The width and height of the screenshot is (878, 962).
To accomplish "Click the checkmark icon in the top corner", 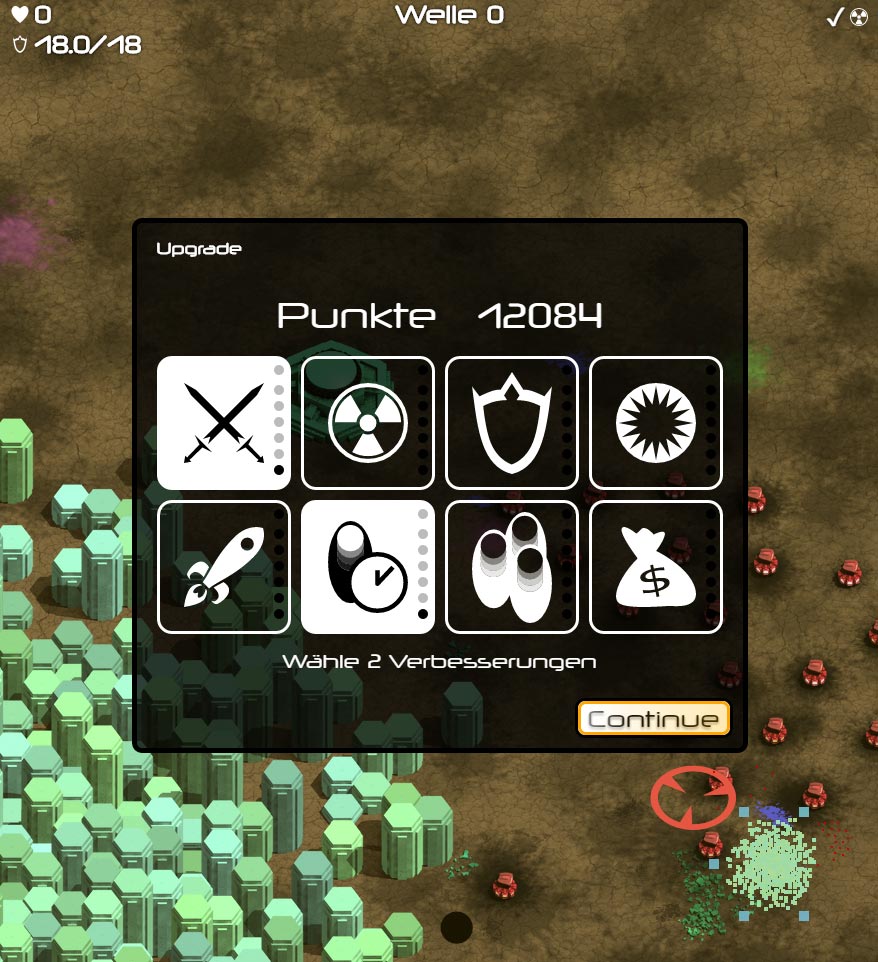I will point(835,16).
